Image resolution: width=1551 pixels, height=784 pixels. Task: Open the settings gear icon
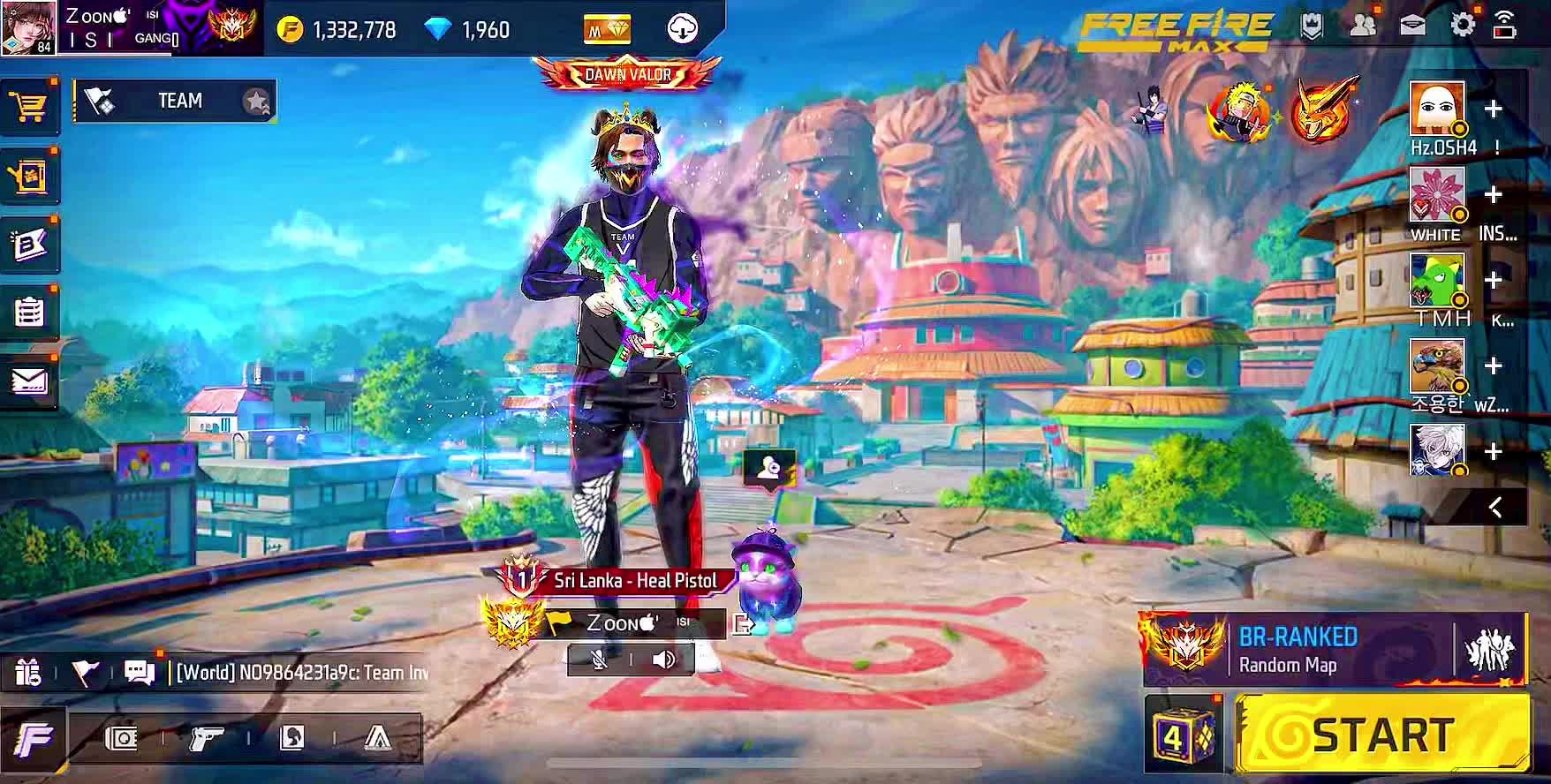(1462, 25)
